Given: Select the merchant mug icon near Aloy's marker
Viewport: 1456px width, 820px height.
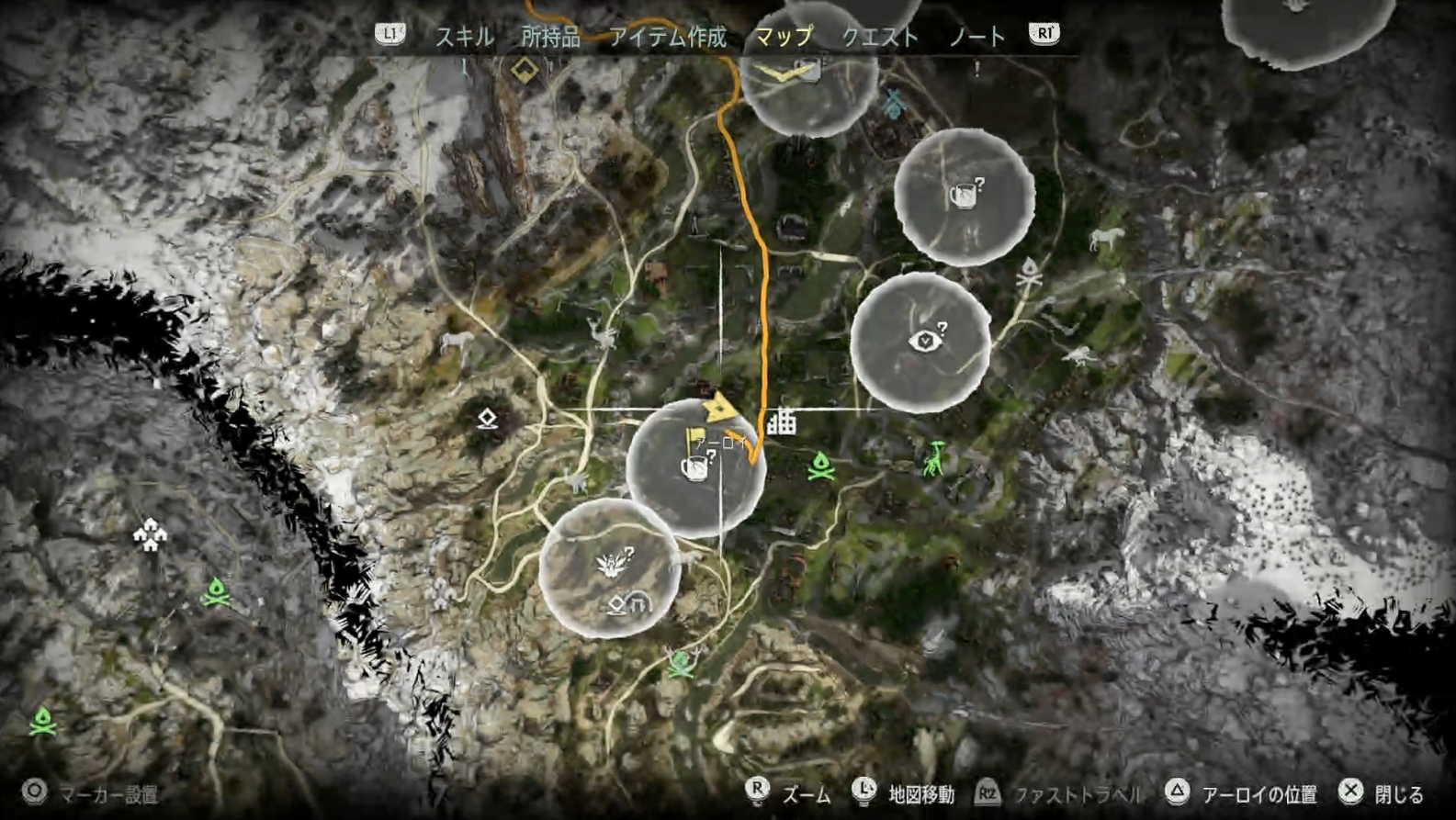Looking at the screenshot, I should tap(698, 470).
